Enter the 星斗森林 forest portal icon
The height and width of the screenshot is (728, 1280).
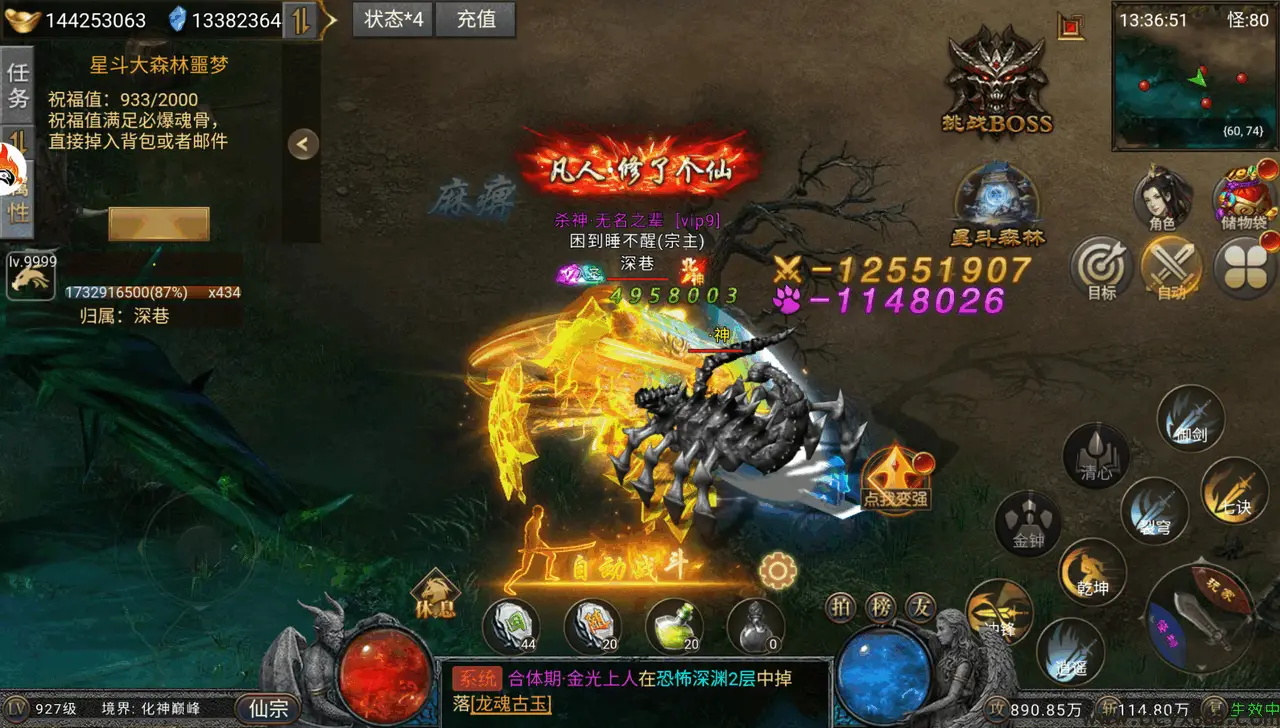click(997, 205)
